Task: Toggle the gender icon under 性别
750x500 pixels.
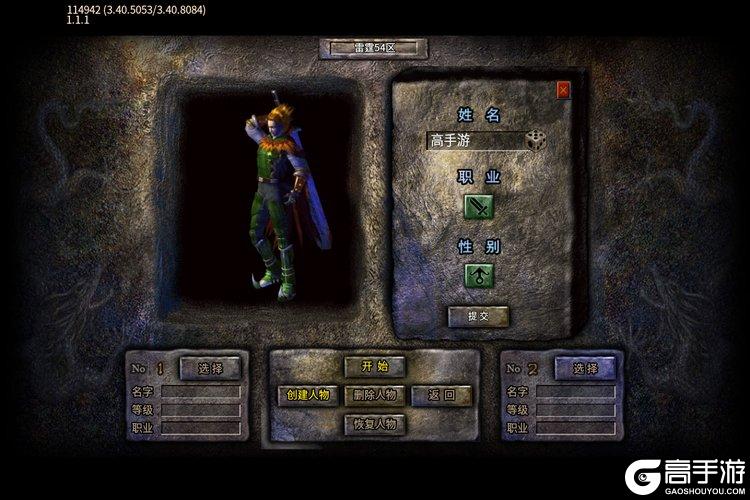Action: point(478,275)
